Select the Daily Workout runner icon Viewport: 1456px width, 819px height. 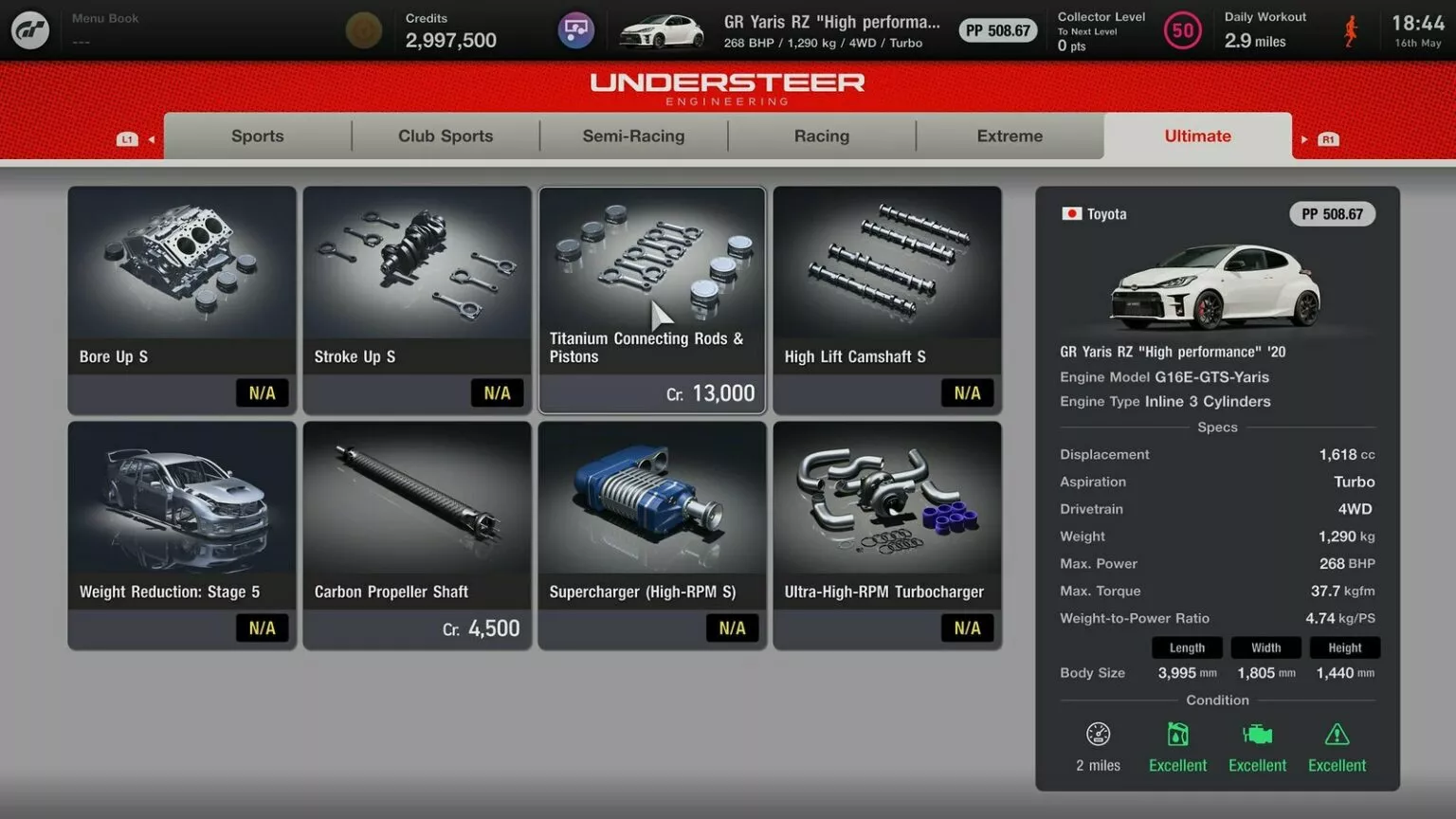coord(1351,29)
